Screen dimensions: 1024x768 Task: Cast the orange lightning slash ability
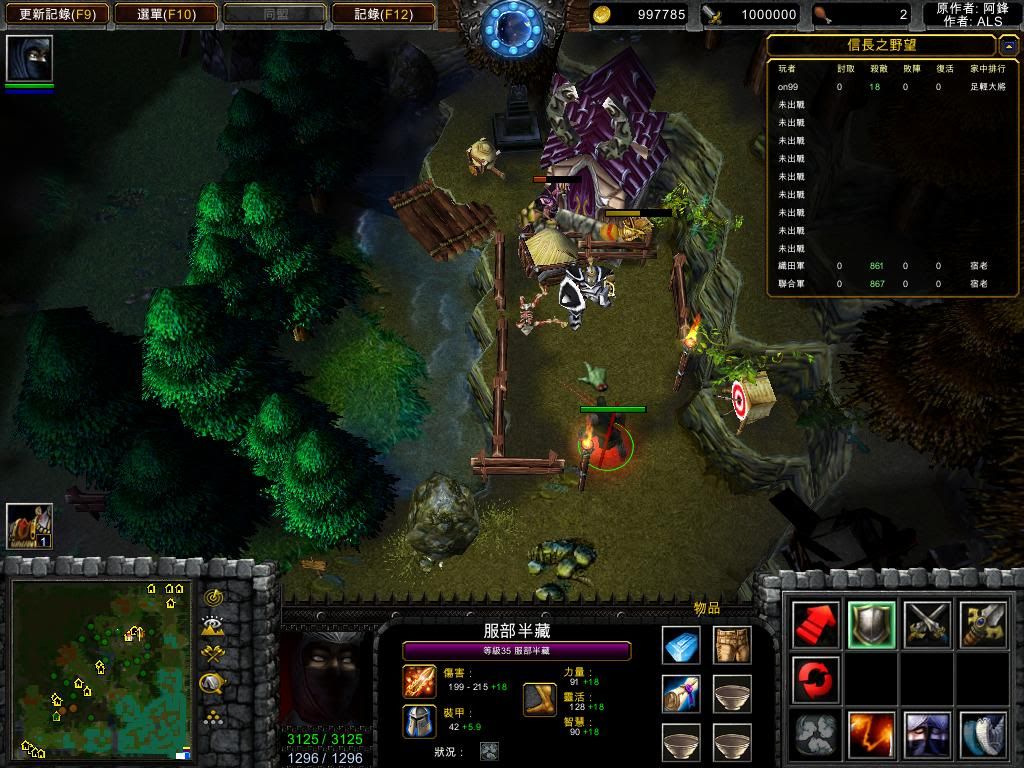870,735
